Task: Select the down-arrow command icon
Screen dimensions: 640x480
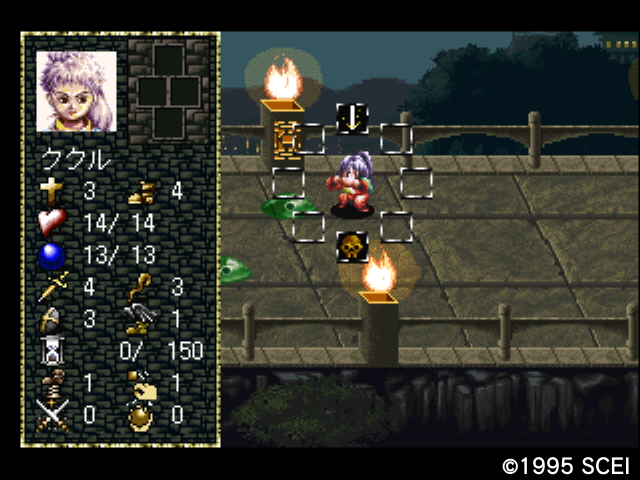Action: coord(351,118)
